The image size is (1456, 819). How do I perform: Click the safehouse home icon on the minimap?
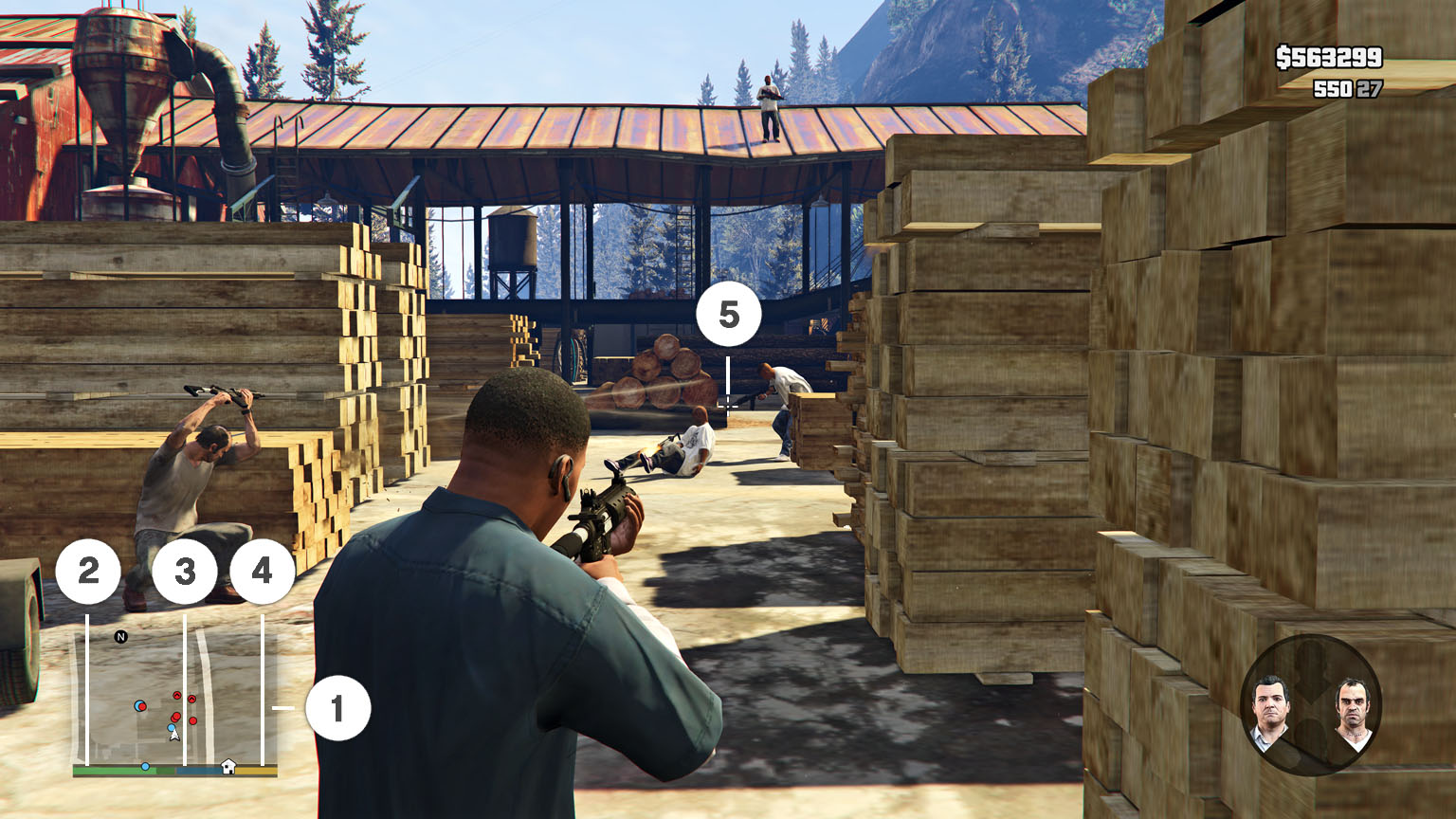click(229, 766)
